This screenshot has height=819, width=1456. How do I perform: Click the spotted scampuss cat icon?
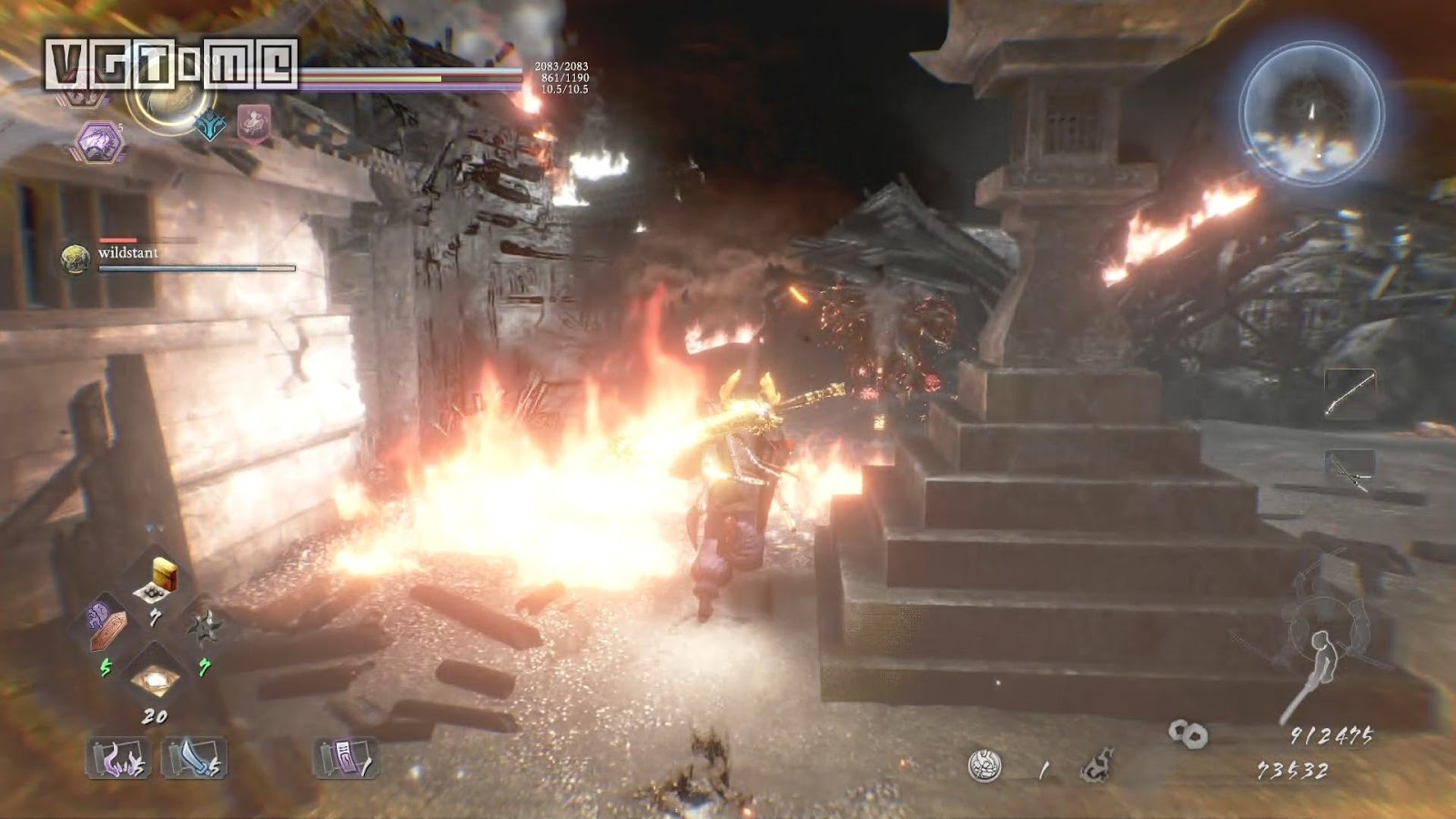click(1098, 764)
